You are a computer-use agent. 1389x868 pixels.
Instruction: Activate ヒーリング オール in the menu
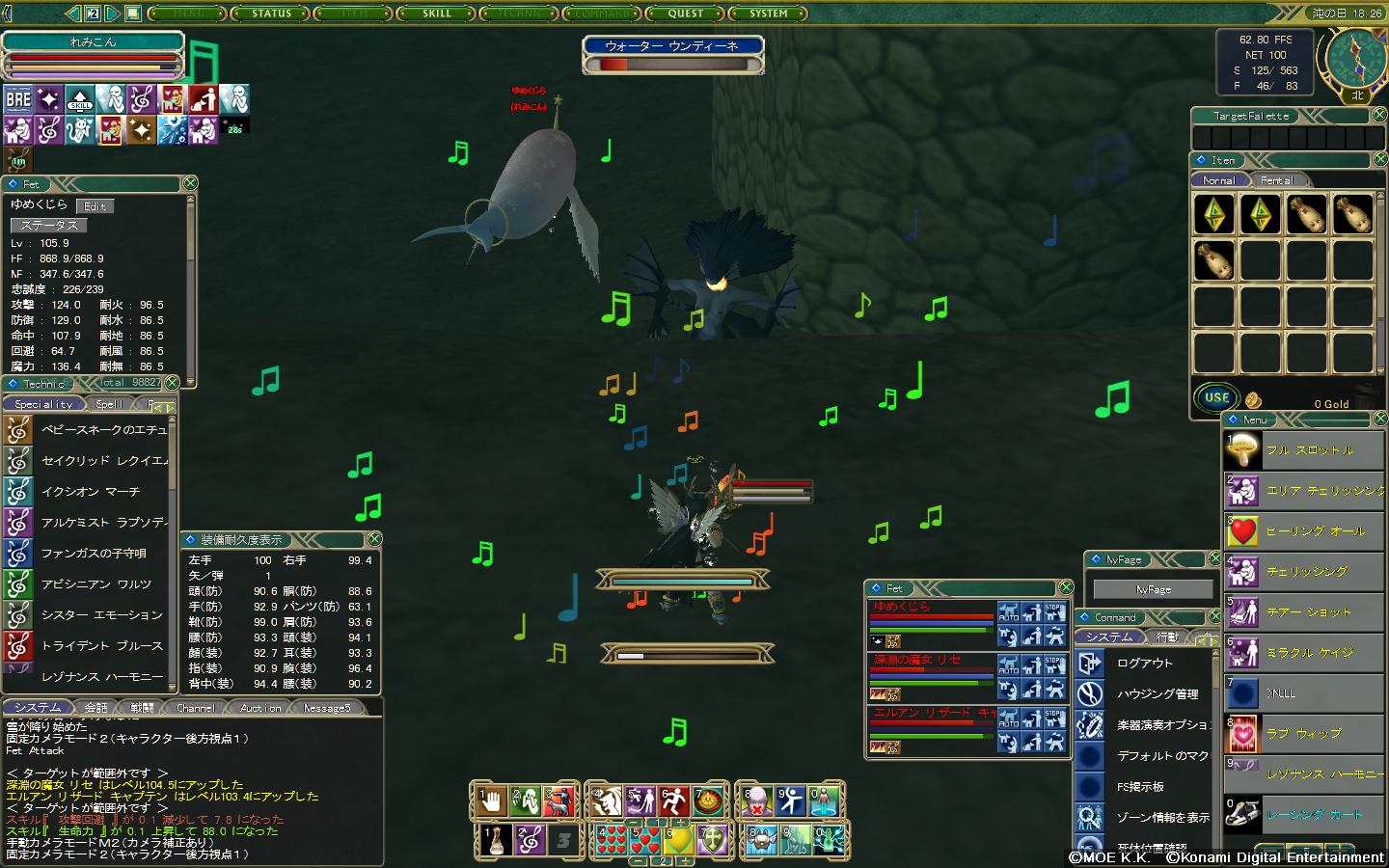[x=1315, y=531]
